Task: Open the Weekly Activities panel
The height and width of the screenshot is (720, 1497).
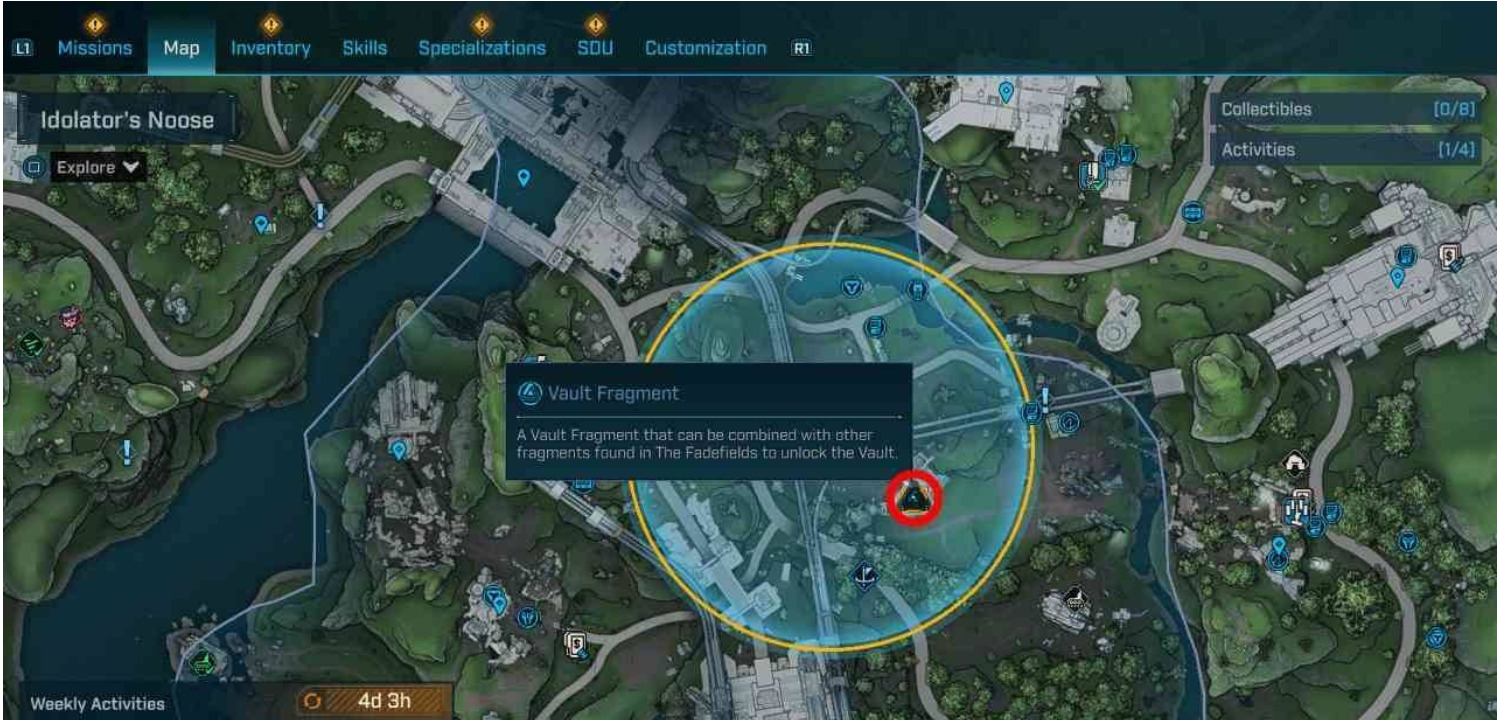Action: pos(97,704)
